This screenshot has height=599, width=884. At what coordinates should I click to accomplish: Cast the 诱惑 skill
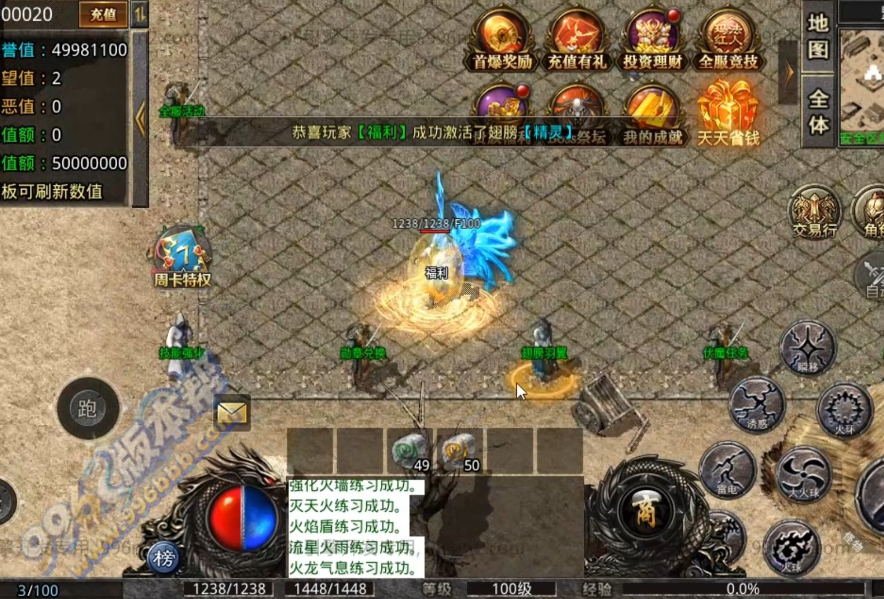pos(756,404)
